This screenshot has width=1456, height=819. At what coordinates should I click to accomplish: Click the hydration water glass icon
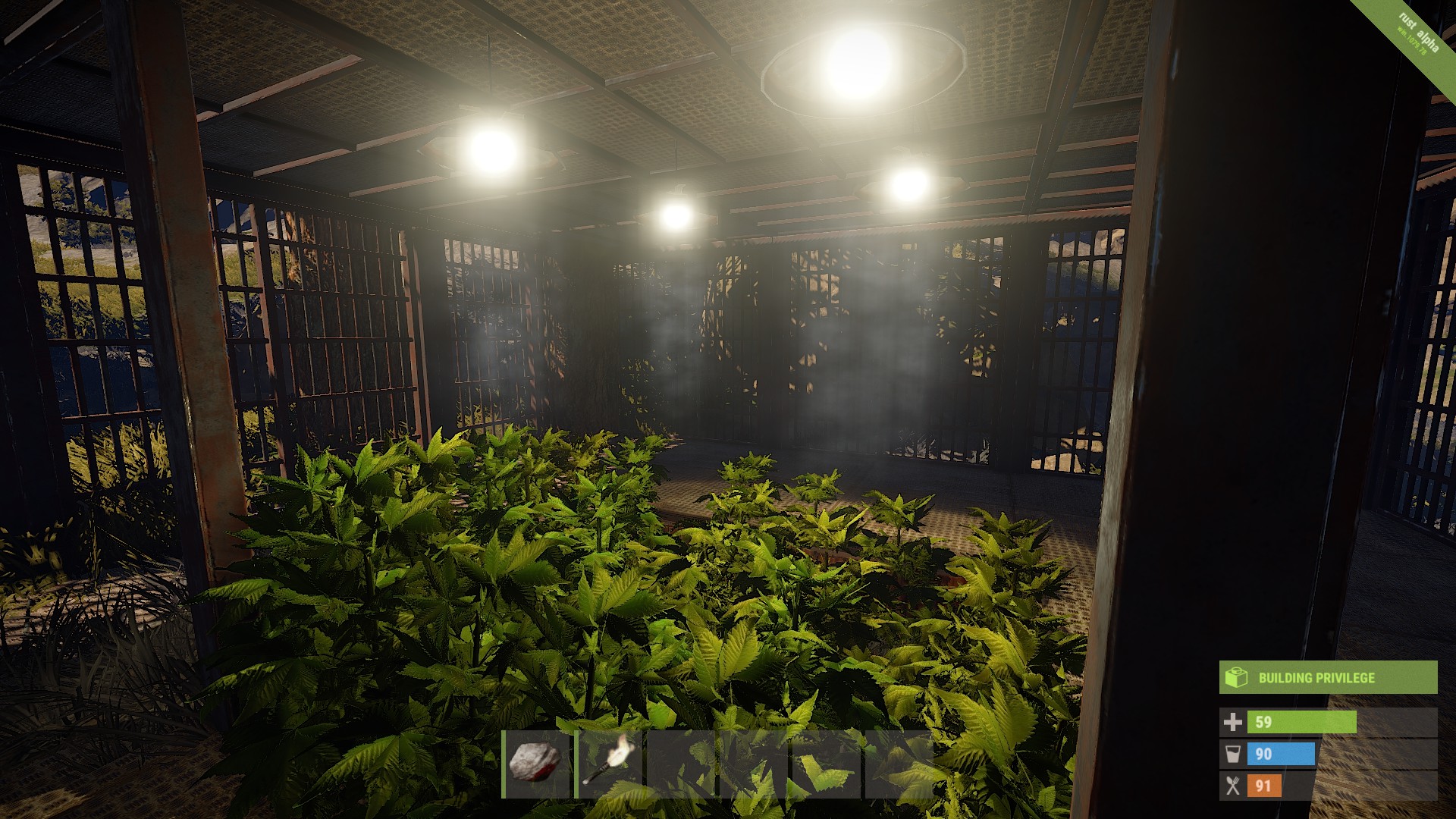tap(1233, 754)
